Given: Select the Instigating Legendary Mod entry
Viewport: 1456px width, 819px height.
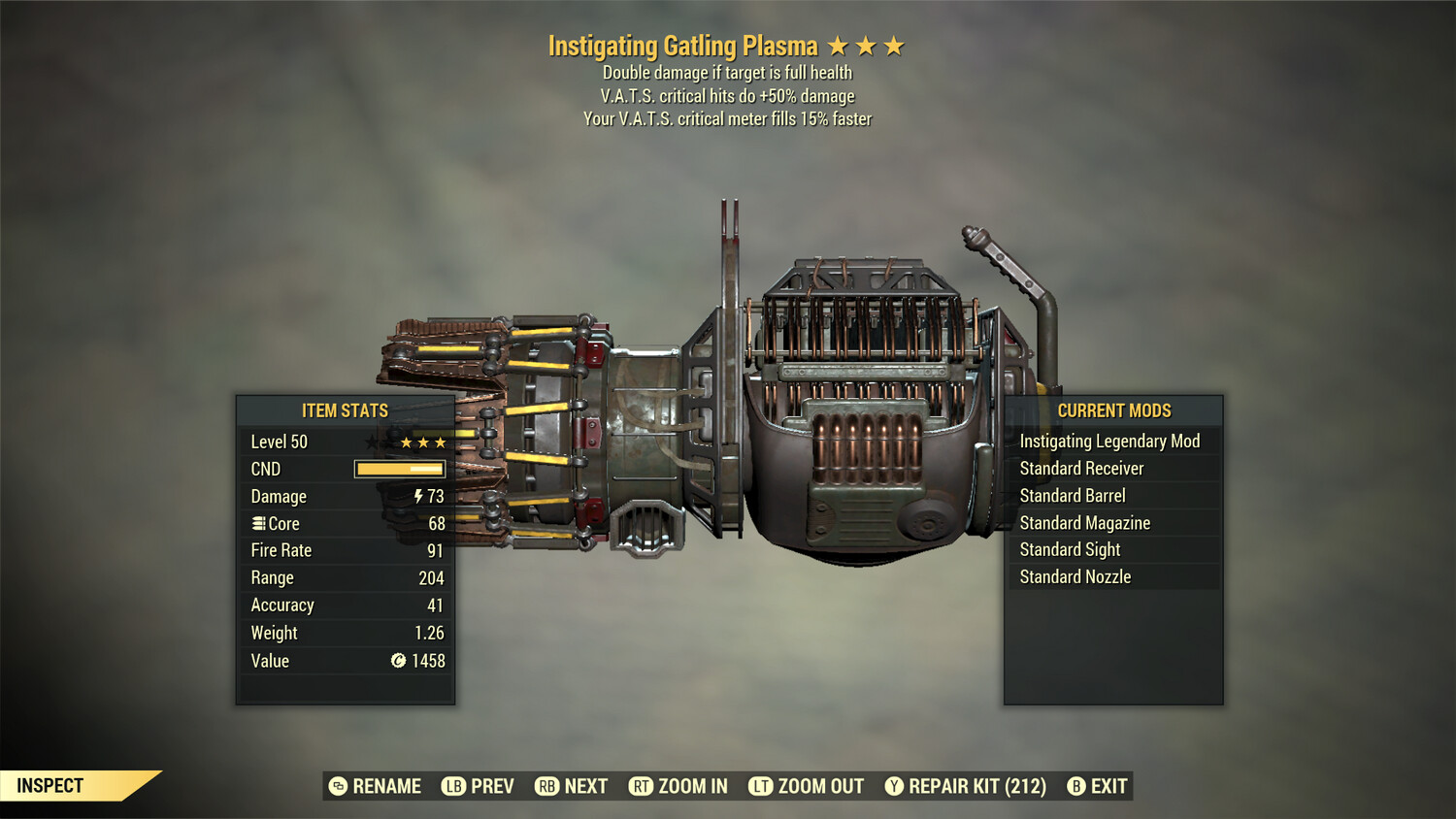Looking at the screenshot, I should tap(1109, 441).
